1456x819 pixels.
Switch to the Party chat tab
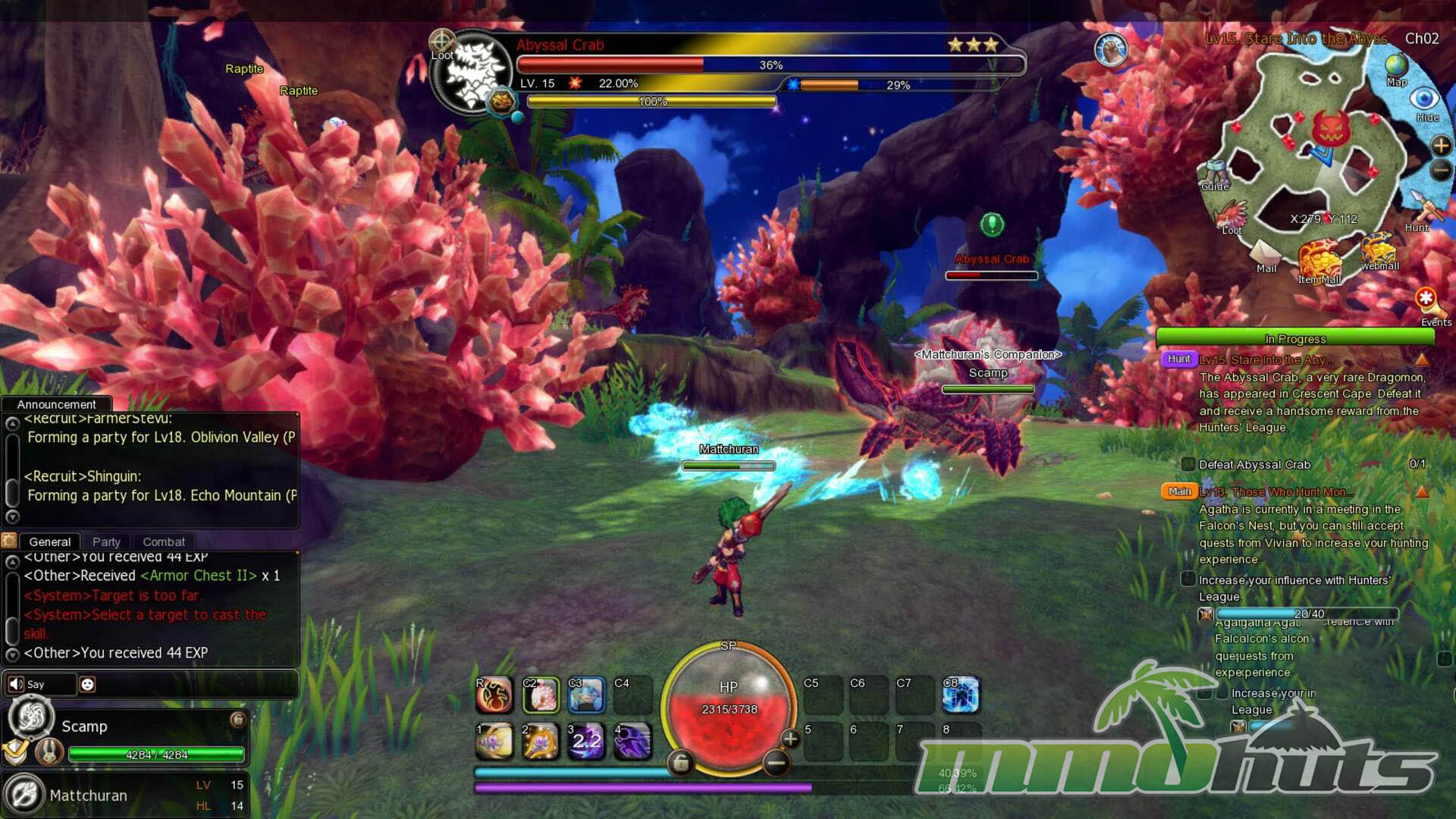tap(106, 541)
